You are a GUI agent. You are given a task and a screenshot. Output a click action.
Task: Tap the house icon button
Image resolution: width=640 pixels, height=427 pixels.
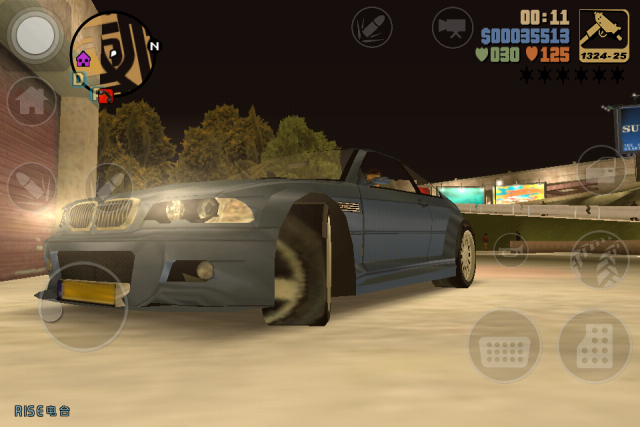tap(32, 100)
